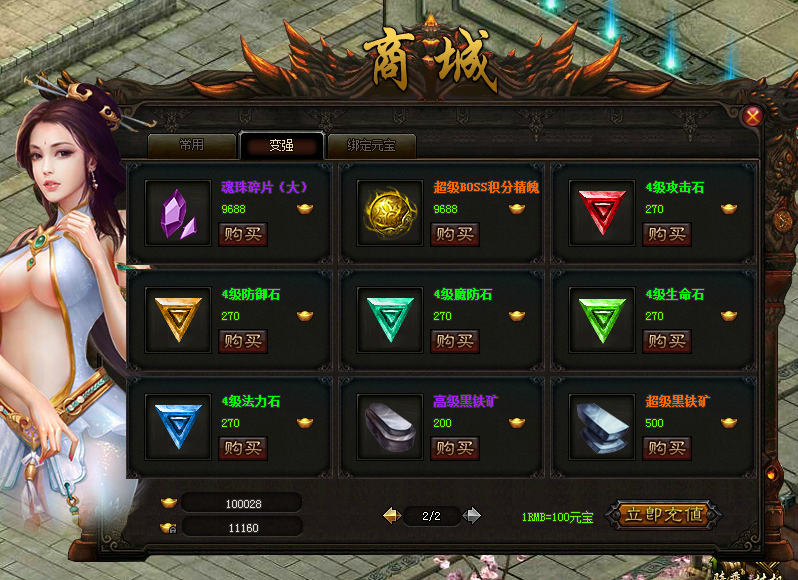Click the red attack stone icon
Viewport: 798px width, 580px height.
tap(603, 213)
